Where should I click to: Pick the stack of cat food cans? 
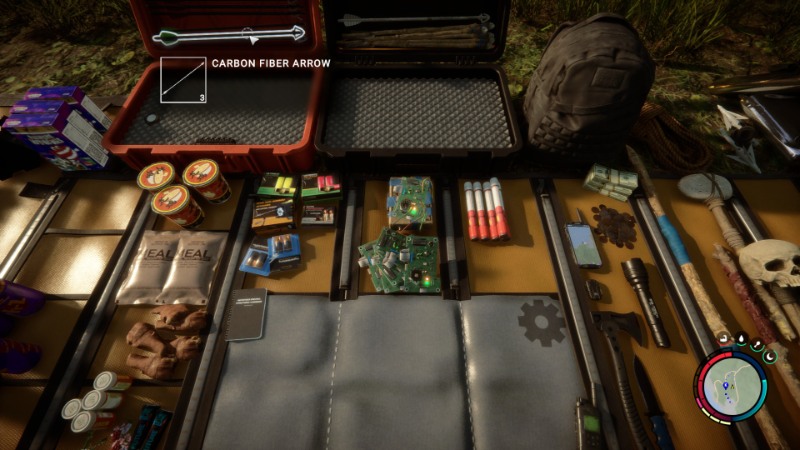181,188
